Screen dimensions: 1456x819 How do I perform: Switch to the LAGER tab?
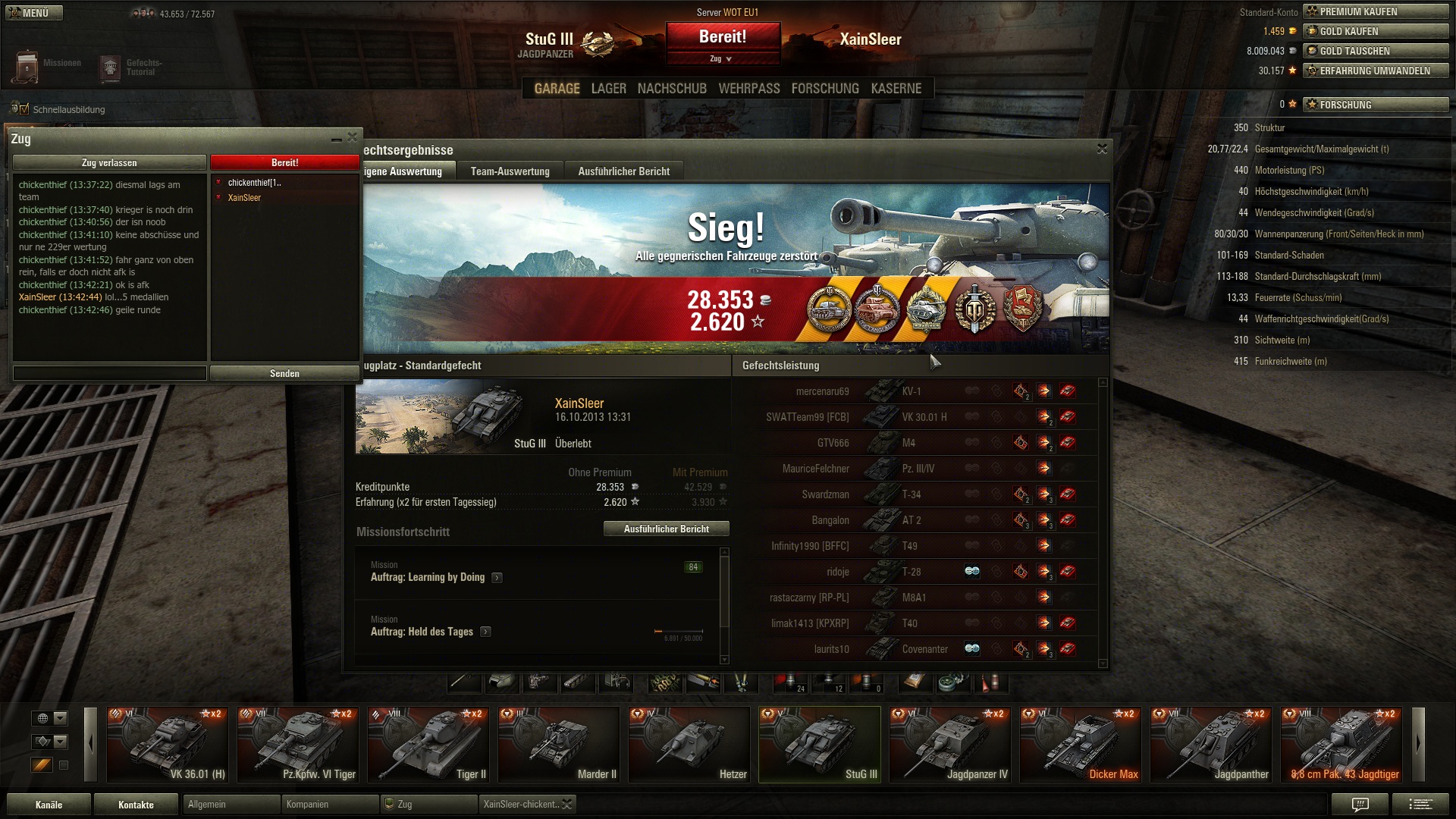click(608, 89)
